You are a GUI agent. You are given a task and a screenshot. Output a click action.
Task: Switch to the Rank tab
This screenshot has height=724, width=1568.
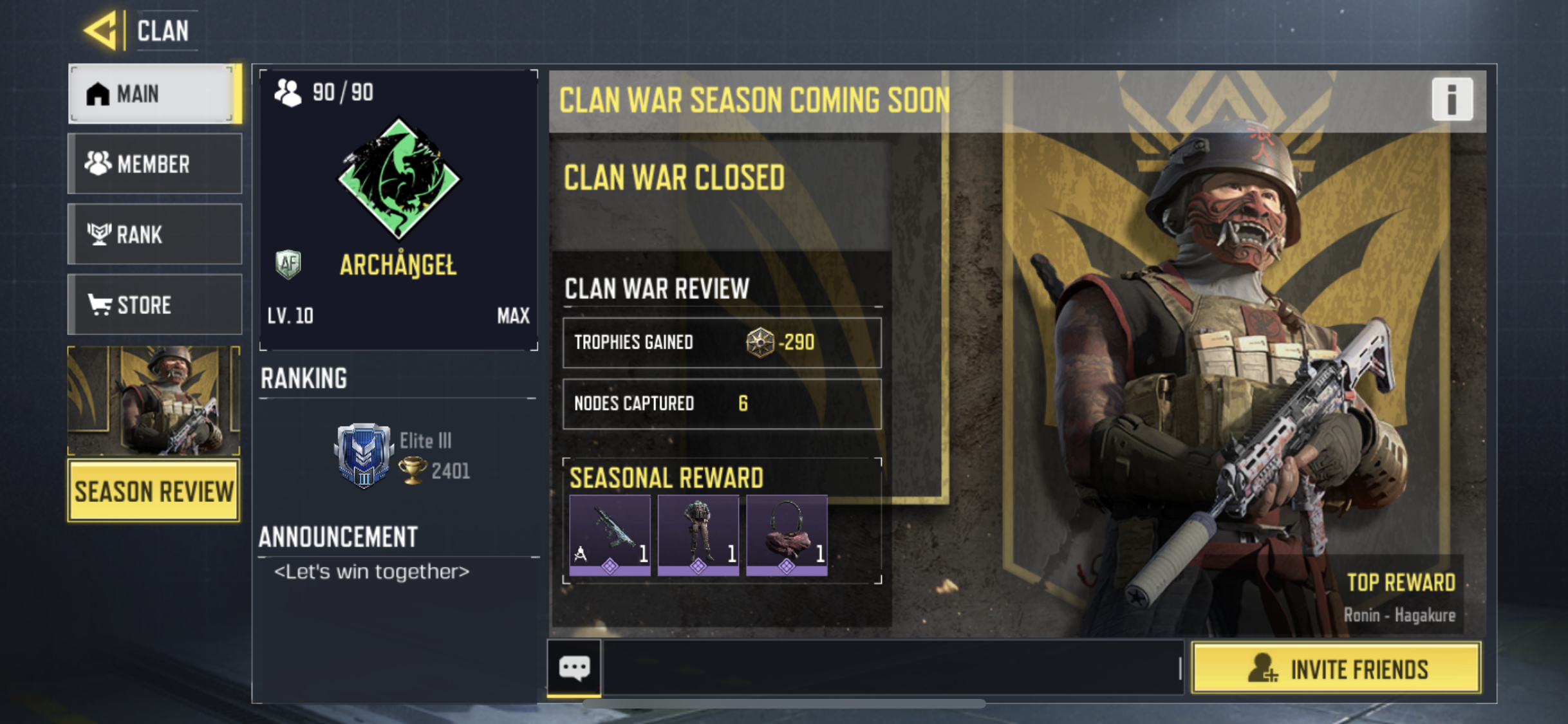[154, 234]
